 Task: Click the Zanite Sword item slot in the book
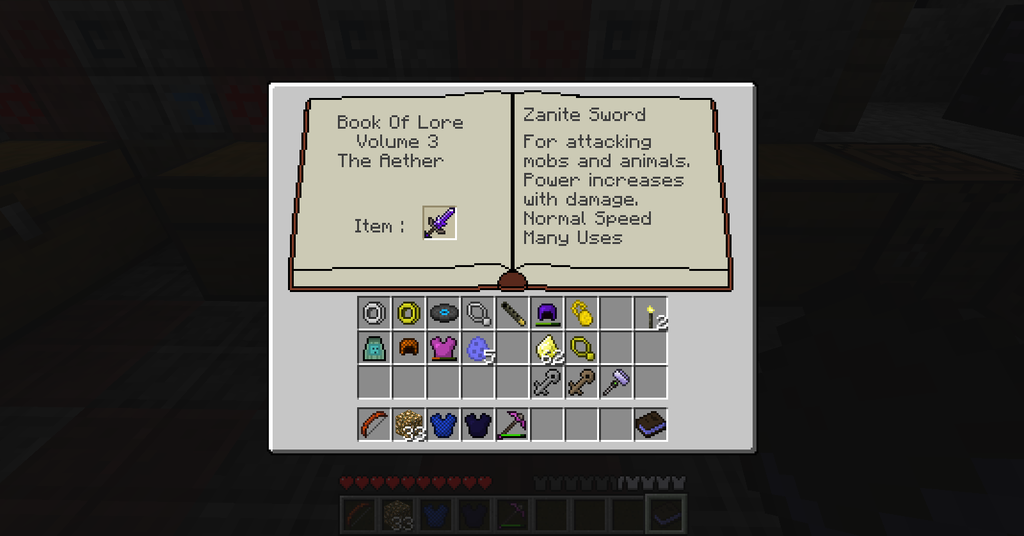coord(439,223)
